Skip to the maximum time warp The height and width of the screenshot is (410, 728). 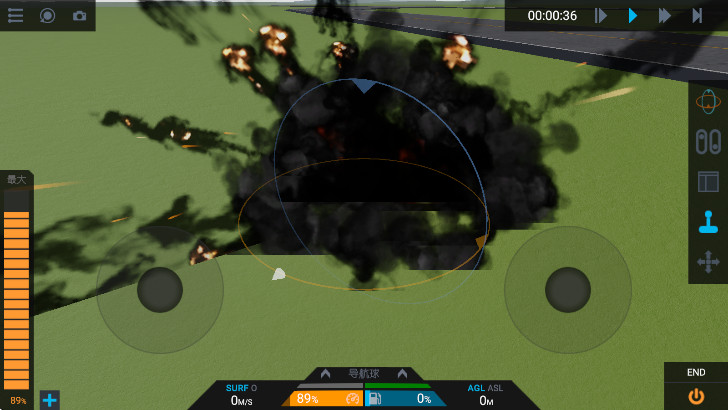697,16
